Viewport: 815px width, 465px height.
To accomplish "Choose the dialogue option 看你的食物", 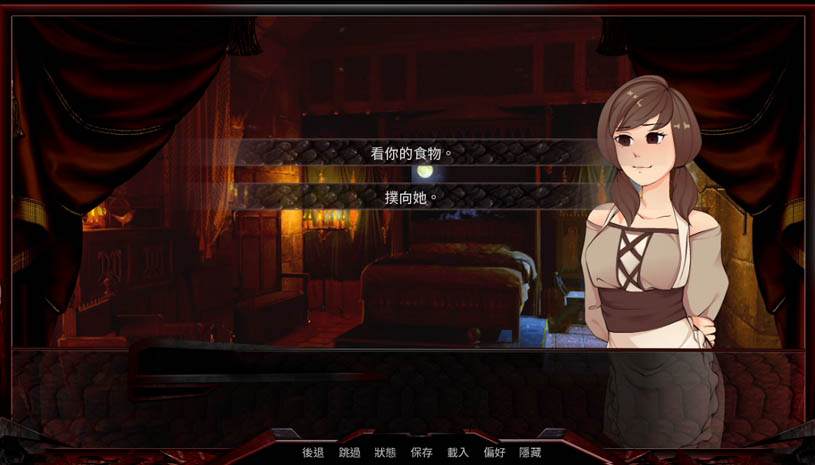I will tap(412, 153).
